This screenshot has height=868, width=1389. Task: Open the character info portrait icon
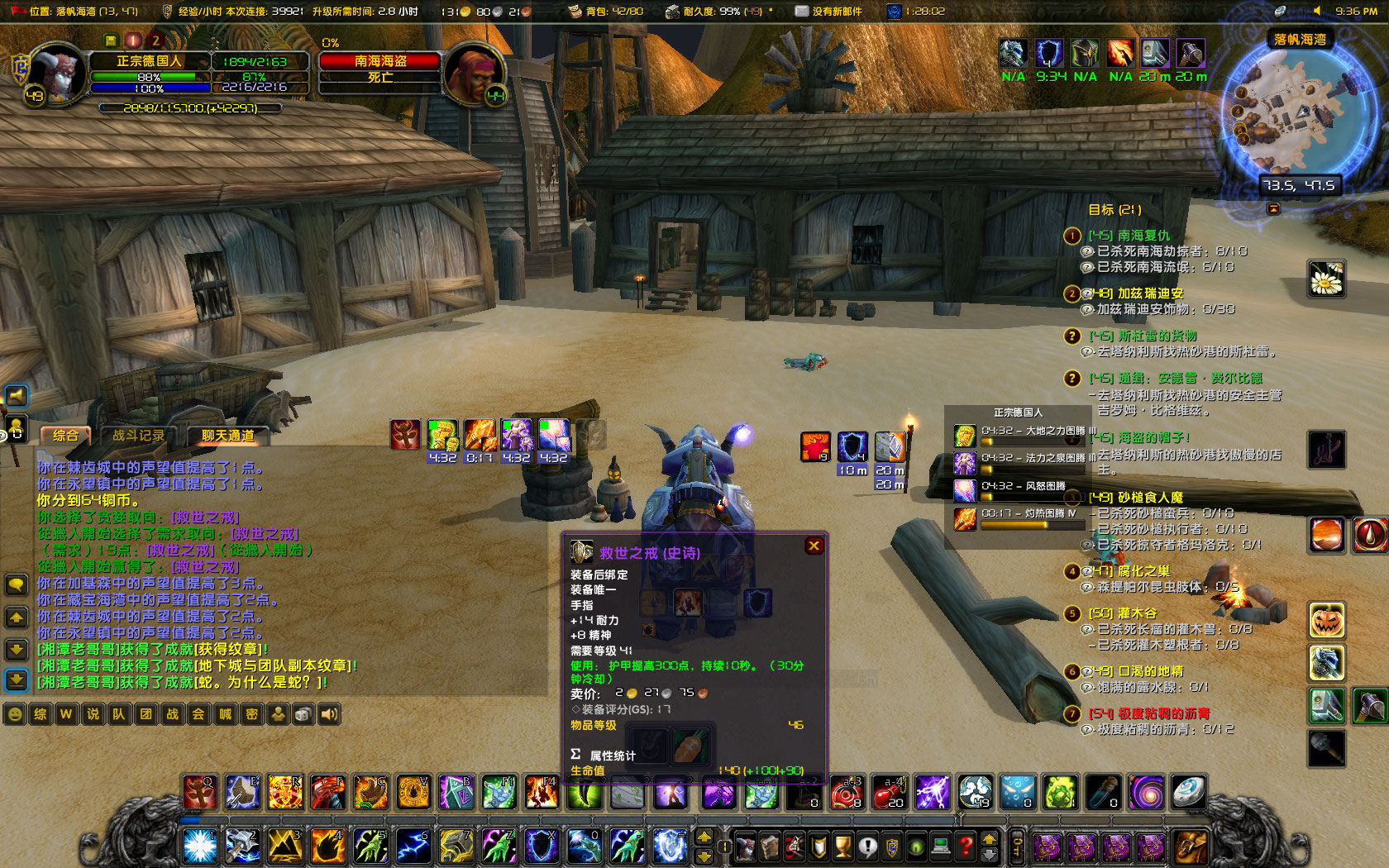(x=746, y=847)
